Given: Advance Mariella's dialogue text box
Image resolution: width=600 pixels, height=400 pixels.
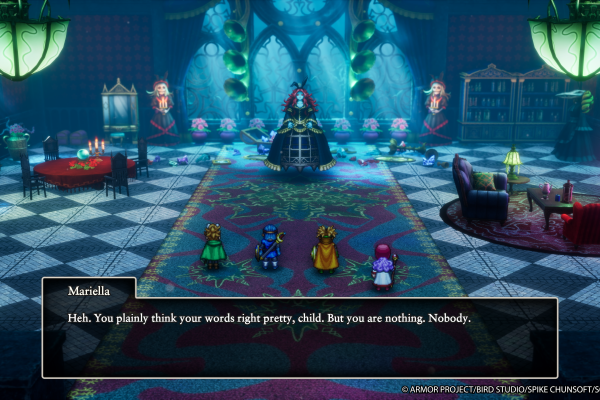Looking at the screenshot, I should point(299,335).
